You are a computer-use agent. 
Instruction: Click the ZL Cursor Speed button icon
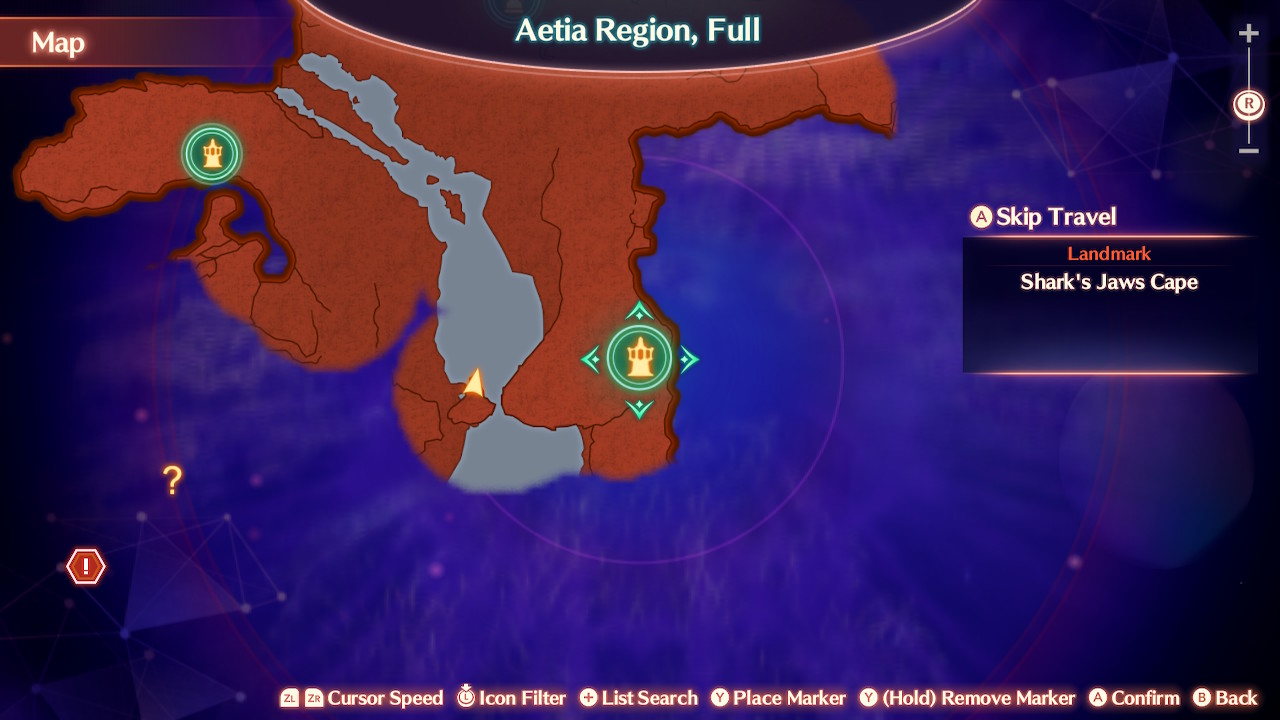pyautogui.click(x=289, y=698)
